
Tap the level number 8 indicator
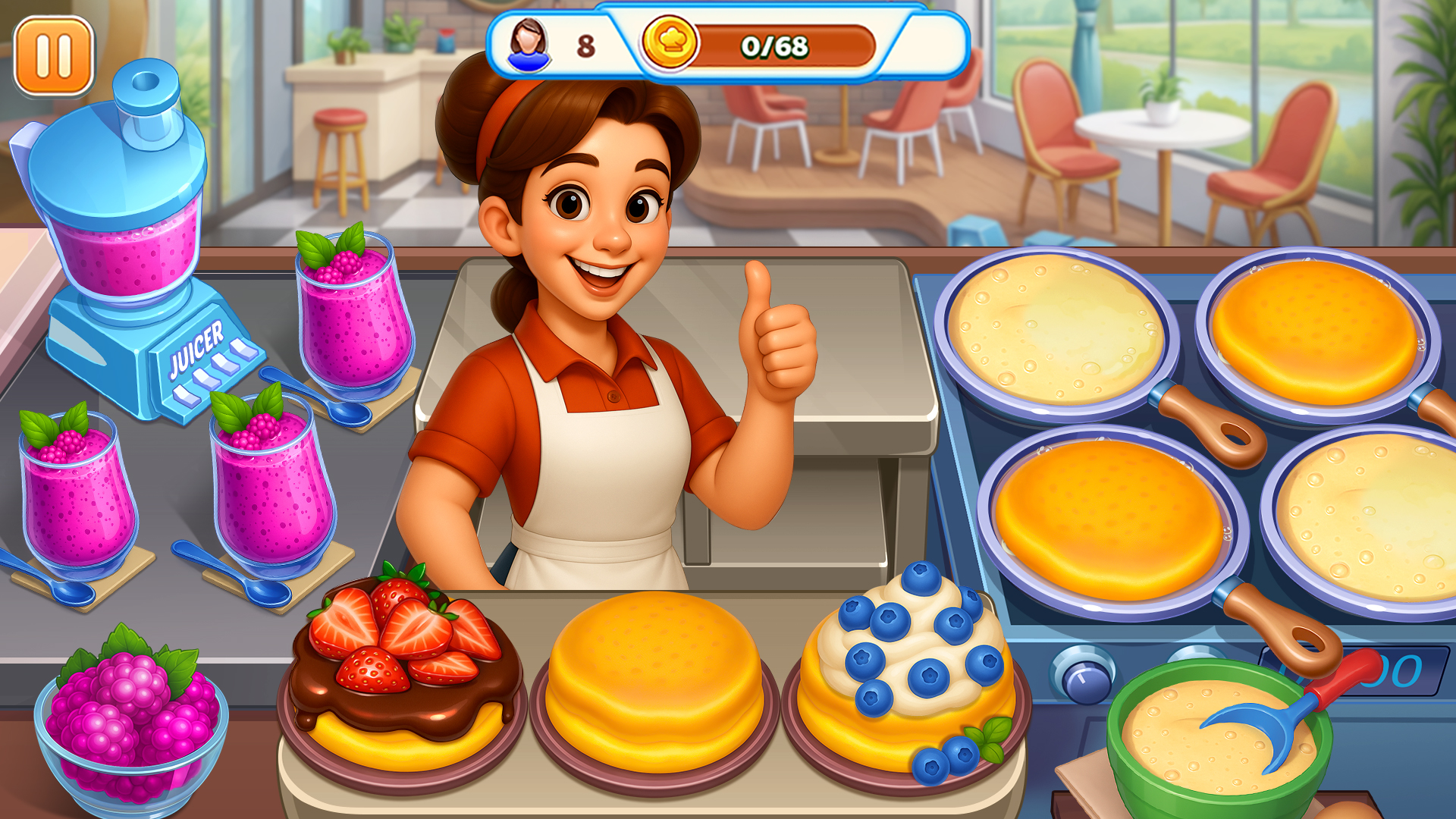584,45
